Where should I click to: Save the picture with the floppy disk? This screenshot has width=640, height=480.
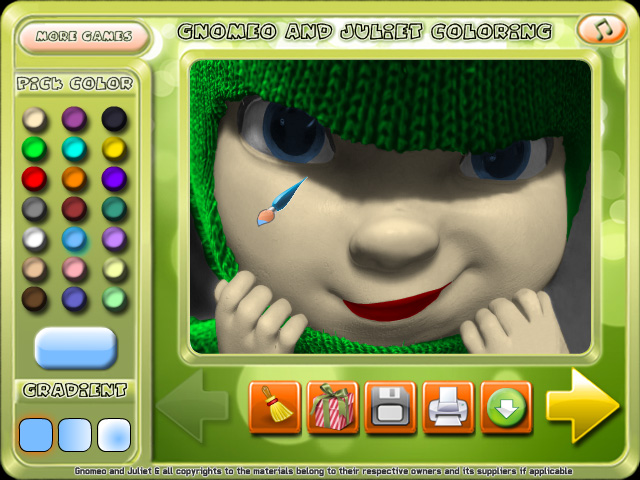coord(390,407)
